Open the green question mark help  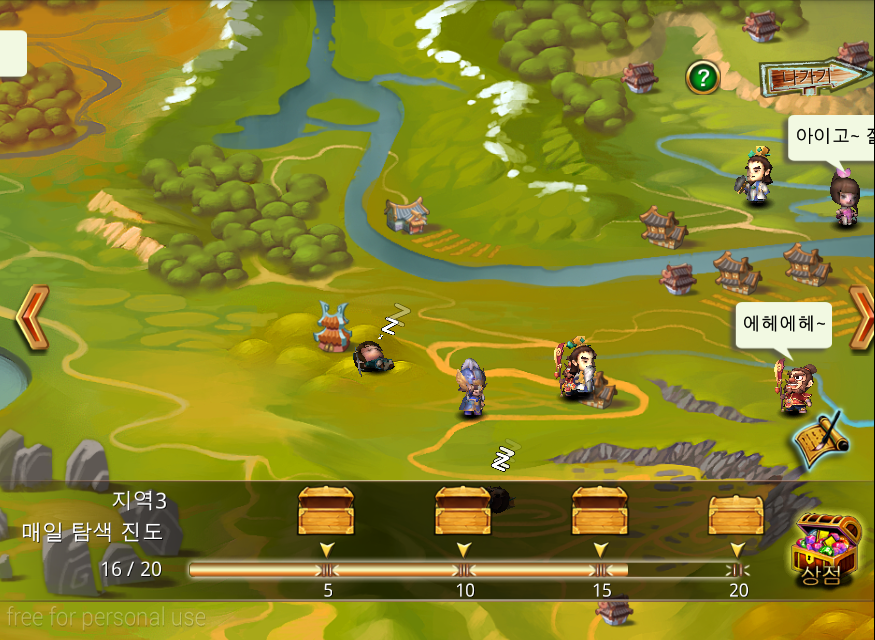point(703,77)
